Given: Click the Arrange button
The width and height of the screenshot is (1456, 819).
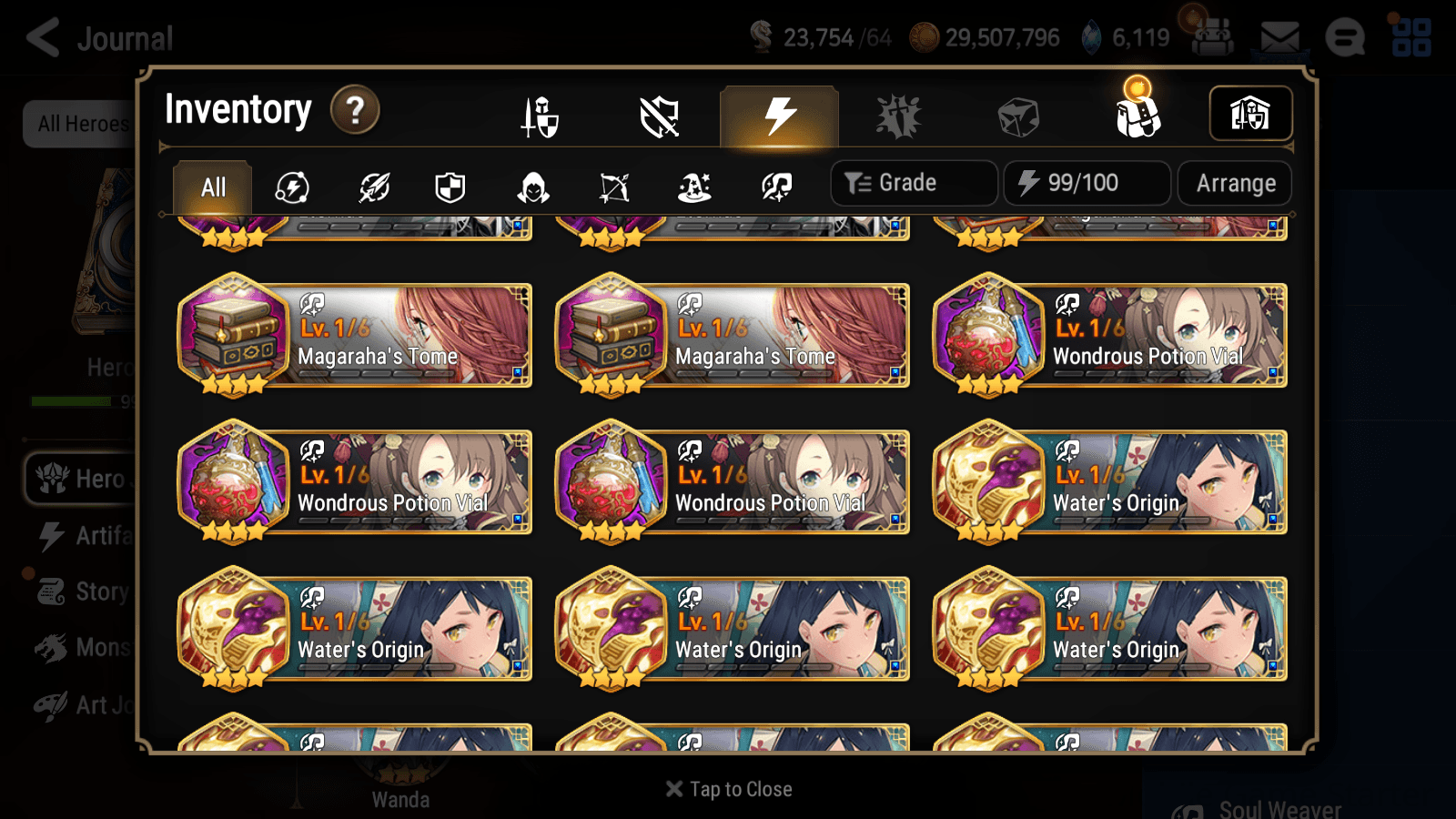Looking at the screenshot, I should pyautogui.click(x=1234, y=183).
